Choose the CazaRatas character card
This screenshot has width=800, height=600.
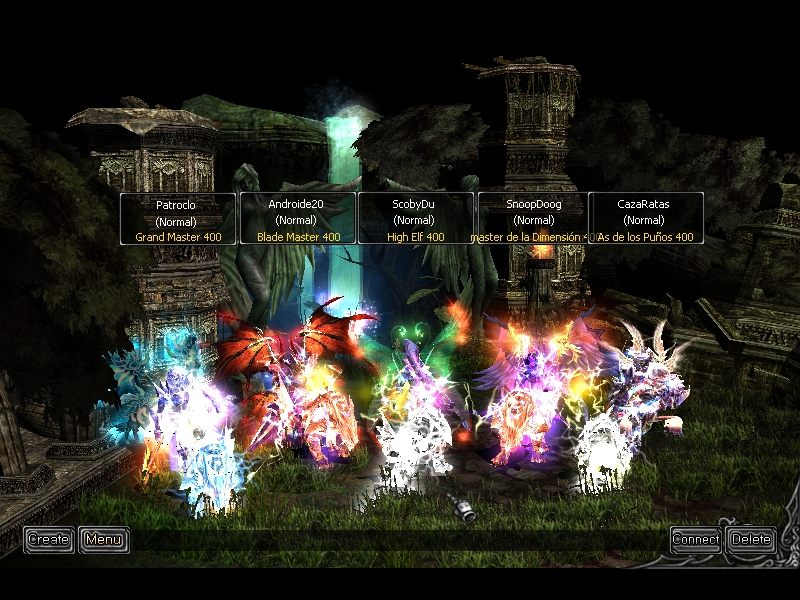[x=645, y=219]
